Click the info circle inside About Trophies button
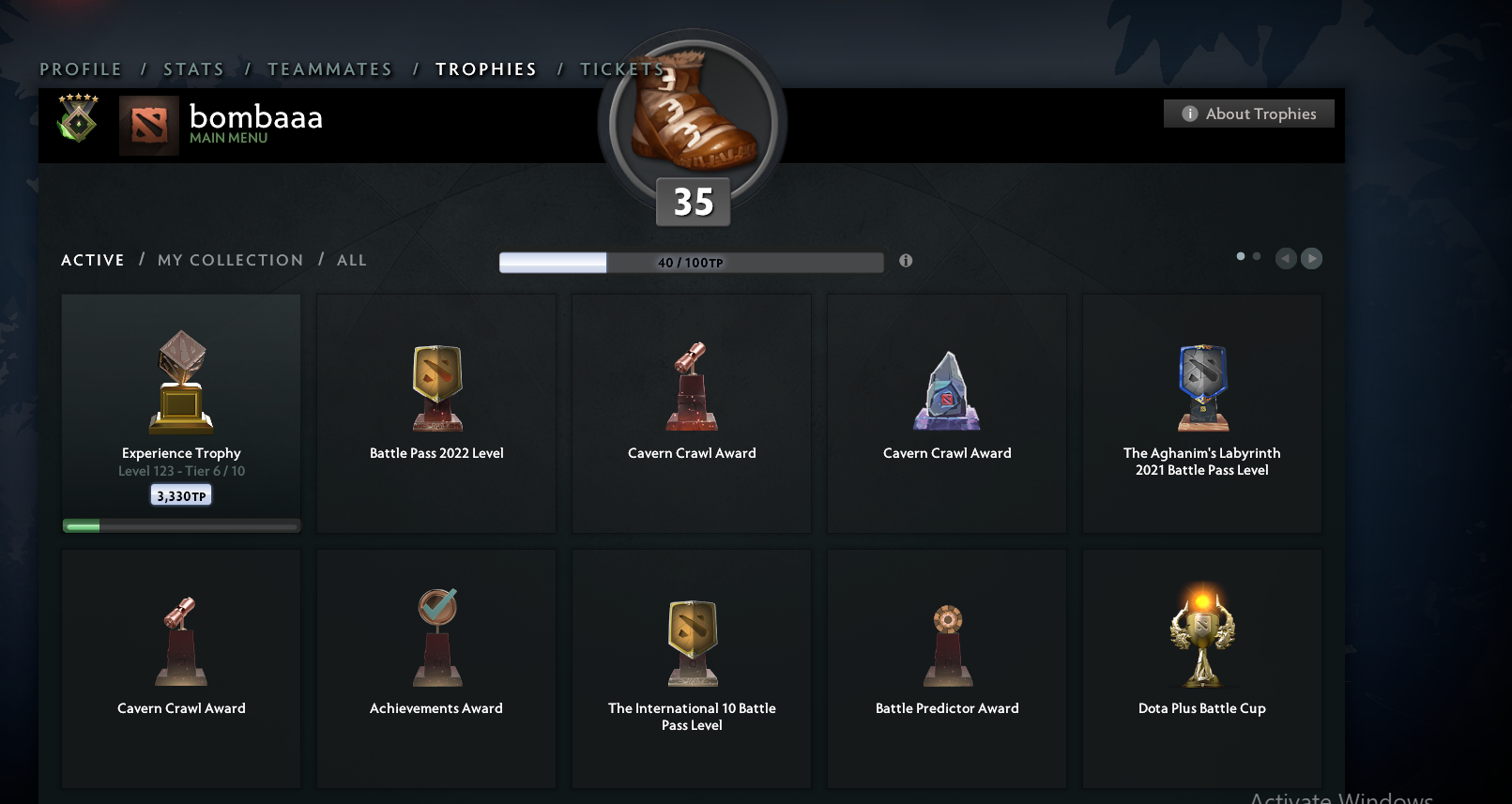The height and width of the screenshot is (804, 1512). [x=1189, y=113]
